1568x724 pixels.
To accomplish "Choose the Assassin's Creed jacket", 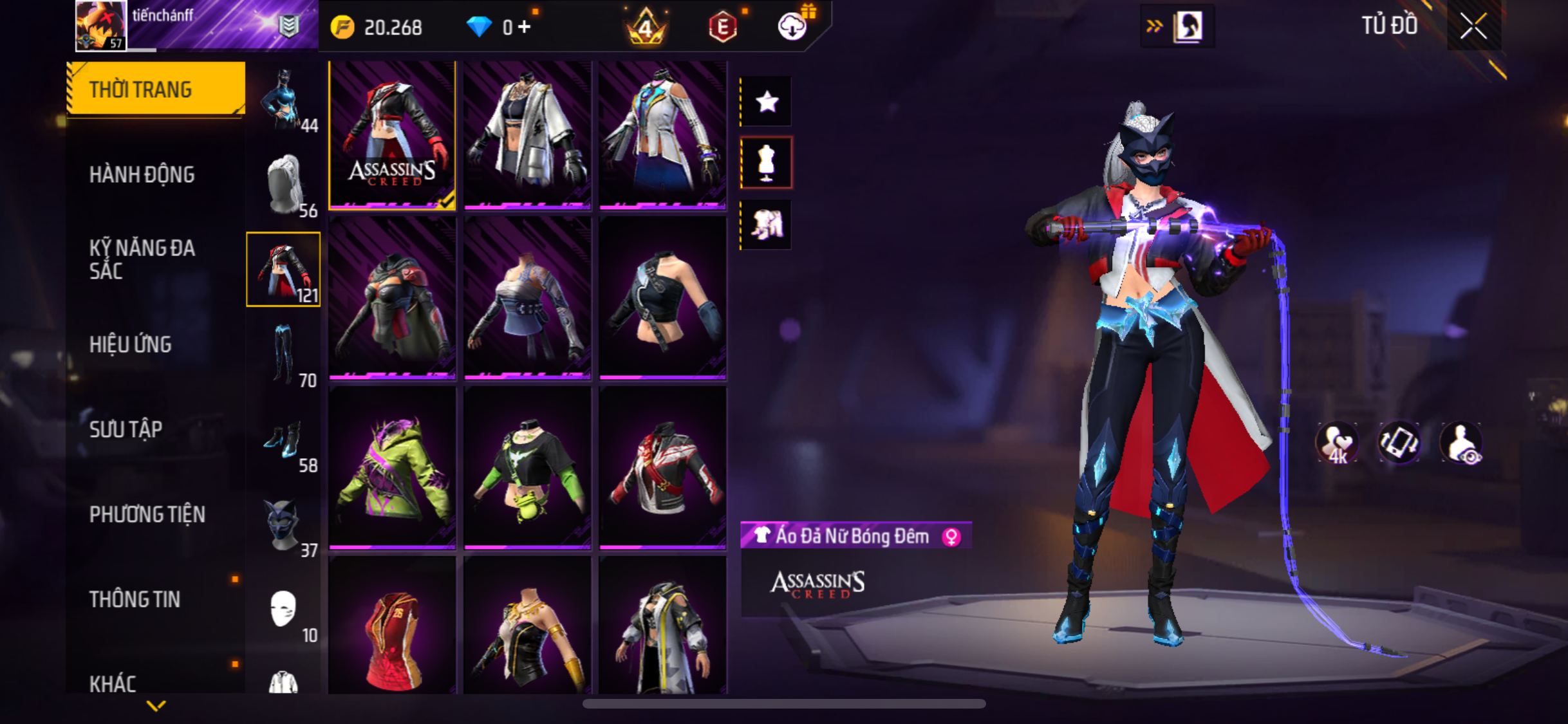I will [392, 135].
